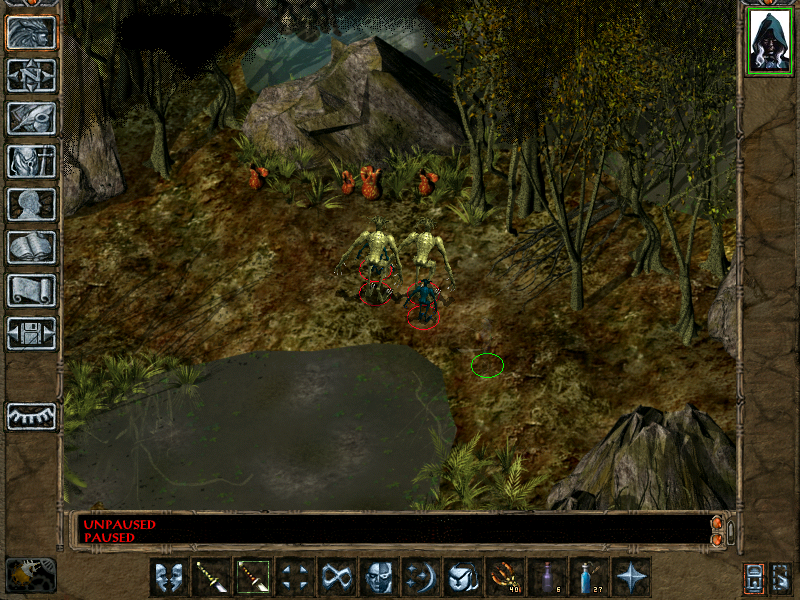The height and width of the screenshot is (600, 800).
Task: Drink the purple potion quick item
Action: pos(547,577)
